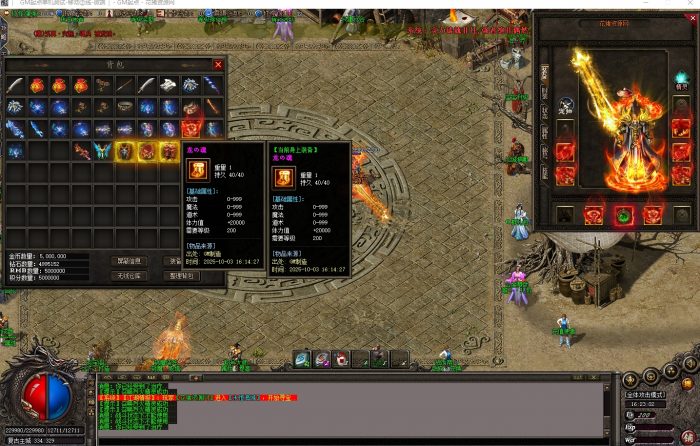
Task: Select the white feather fan item in bag
Action: point(169,85)
